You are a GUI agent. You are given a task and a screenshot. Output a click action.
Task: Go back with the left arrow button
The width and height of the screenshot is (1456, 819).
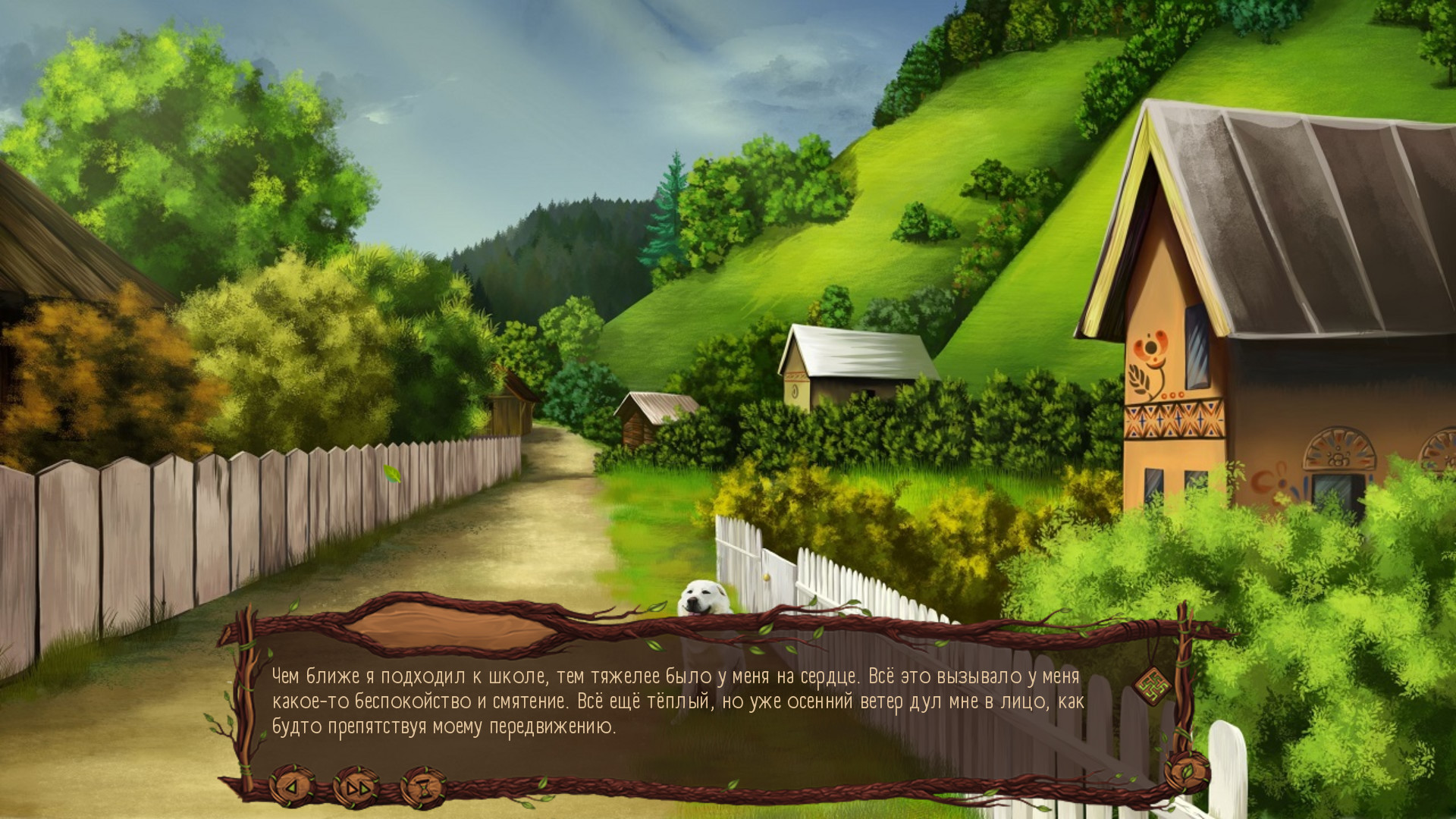(292, 787)
